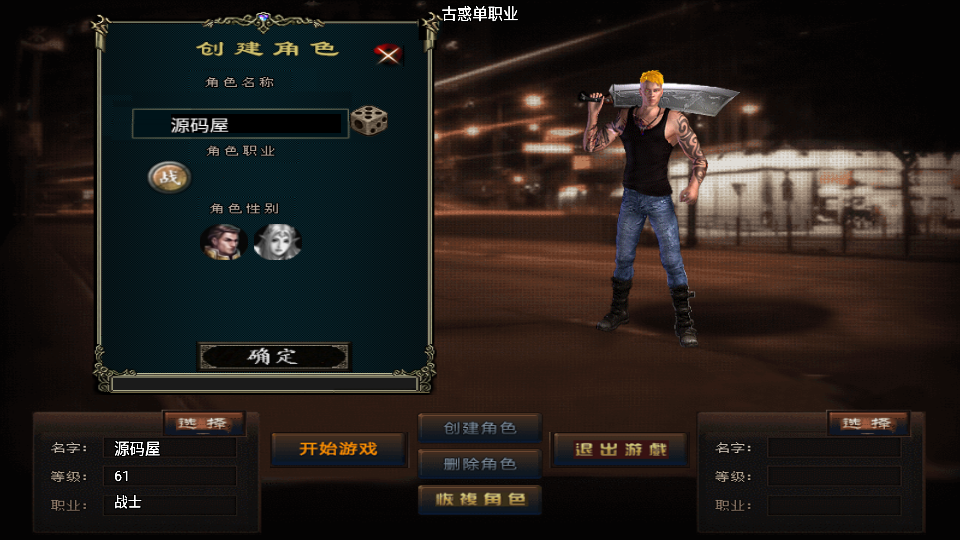
Task: Delete character using 删除角色
Action: coord(480,464)
